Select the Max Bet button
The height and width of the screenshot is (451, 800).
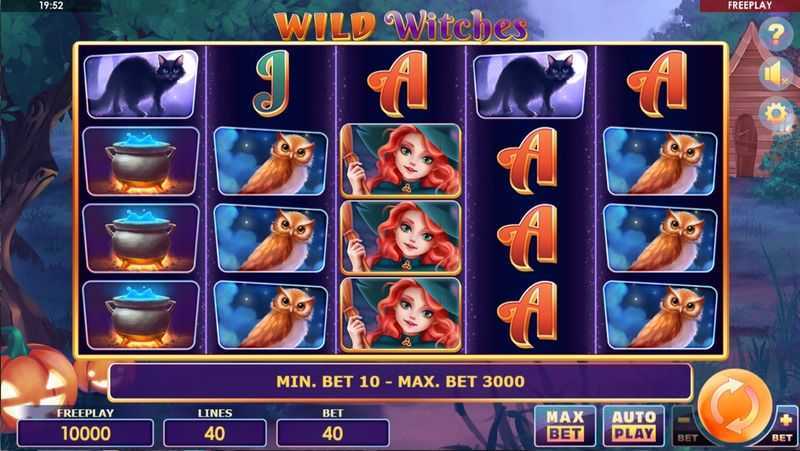click(x=564, y=425)
